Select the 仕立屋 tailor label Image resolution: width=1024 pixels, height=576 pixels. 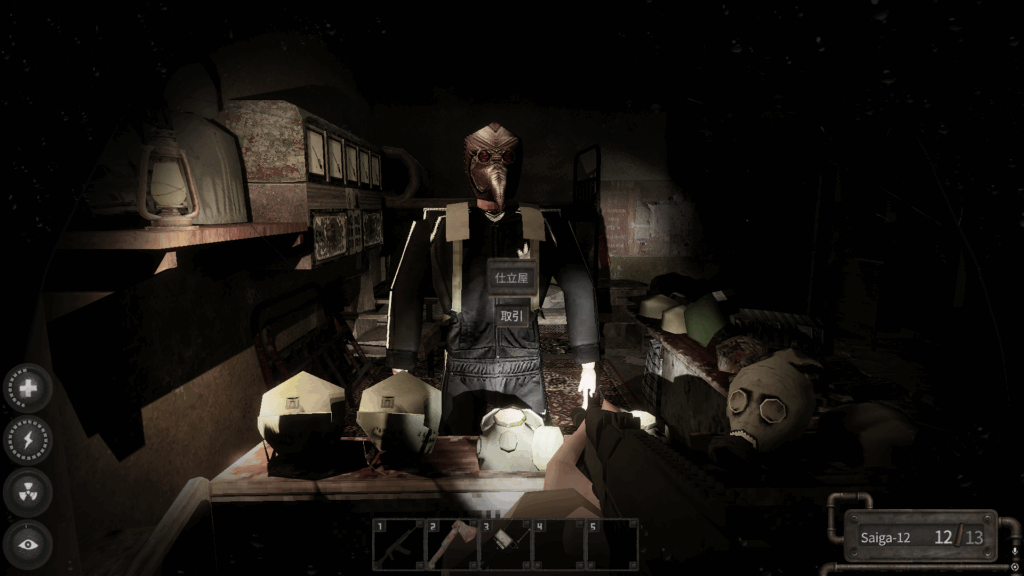pos(511,277)
